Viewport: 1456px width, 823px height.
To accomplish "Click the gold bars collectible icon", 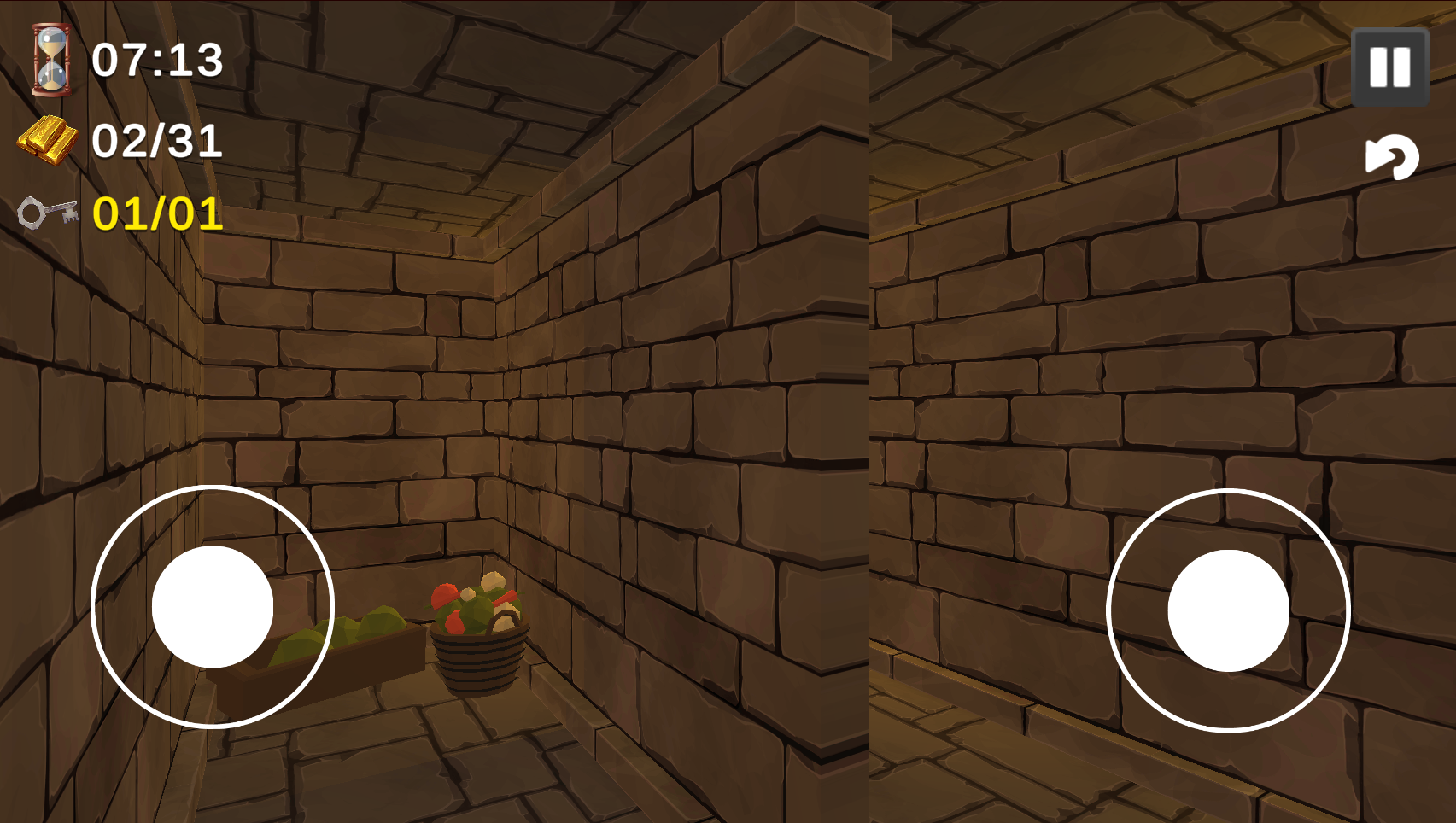I will tap(49, 137).
